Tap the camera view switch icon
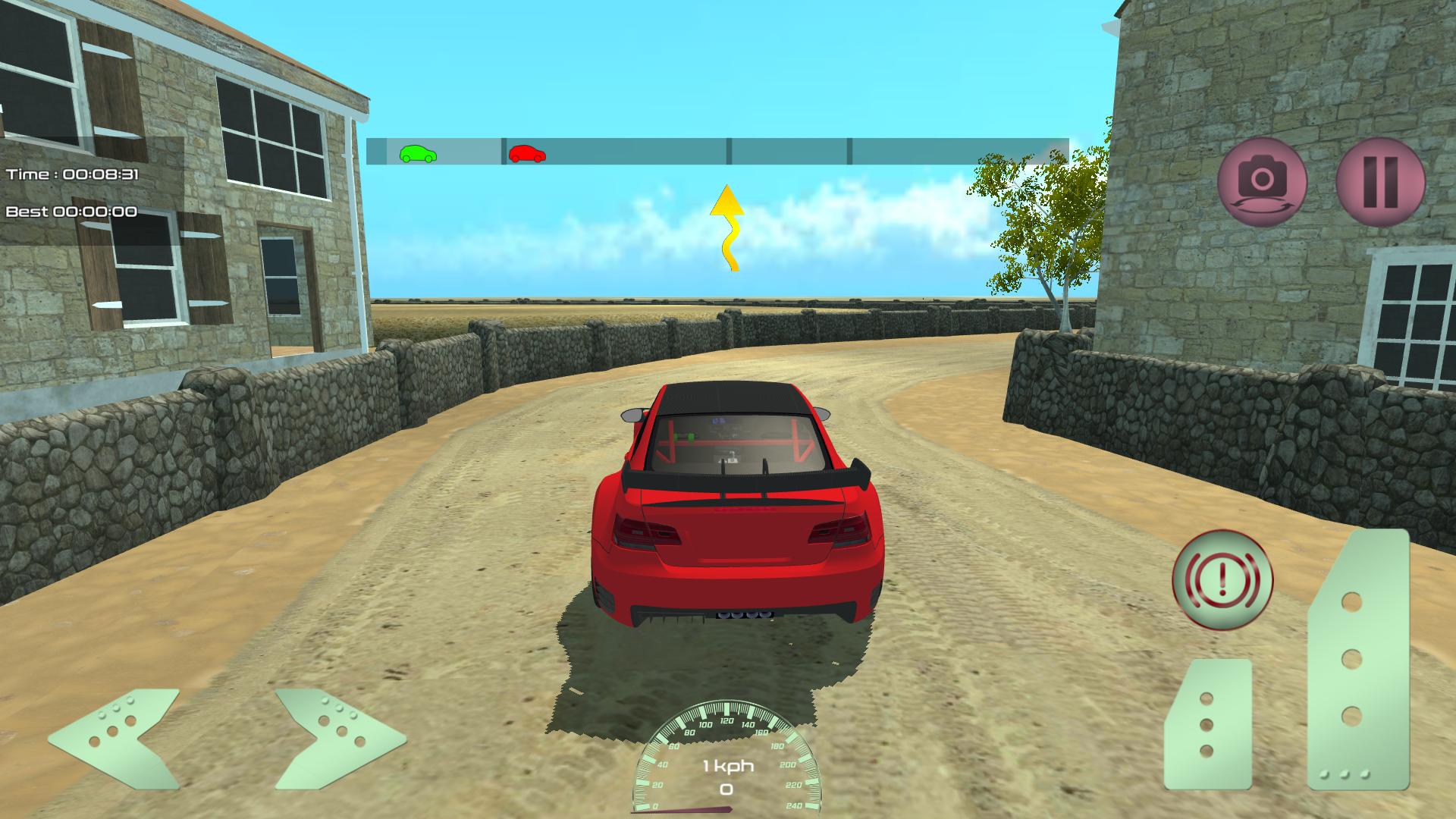This screenshot has height=819, width=1456. tap(1261, 182)
